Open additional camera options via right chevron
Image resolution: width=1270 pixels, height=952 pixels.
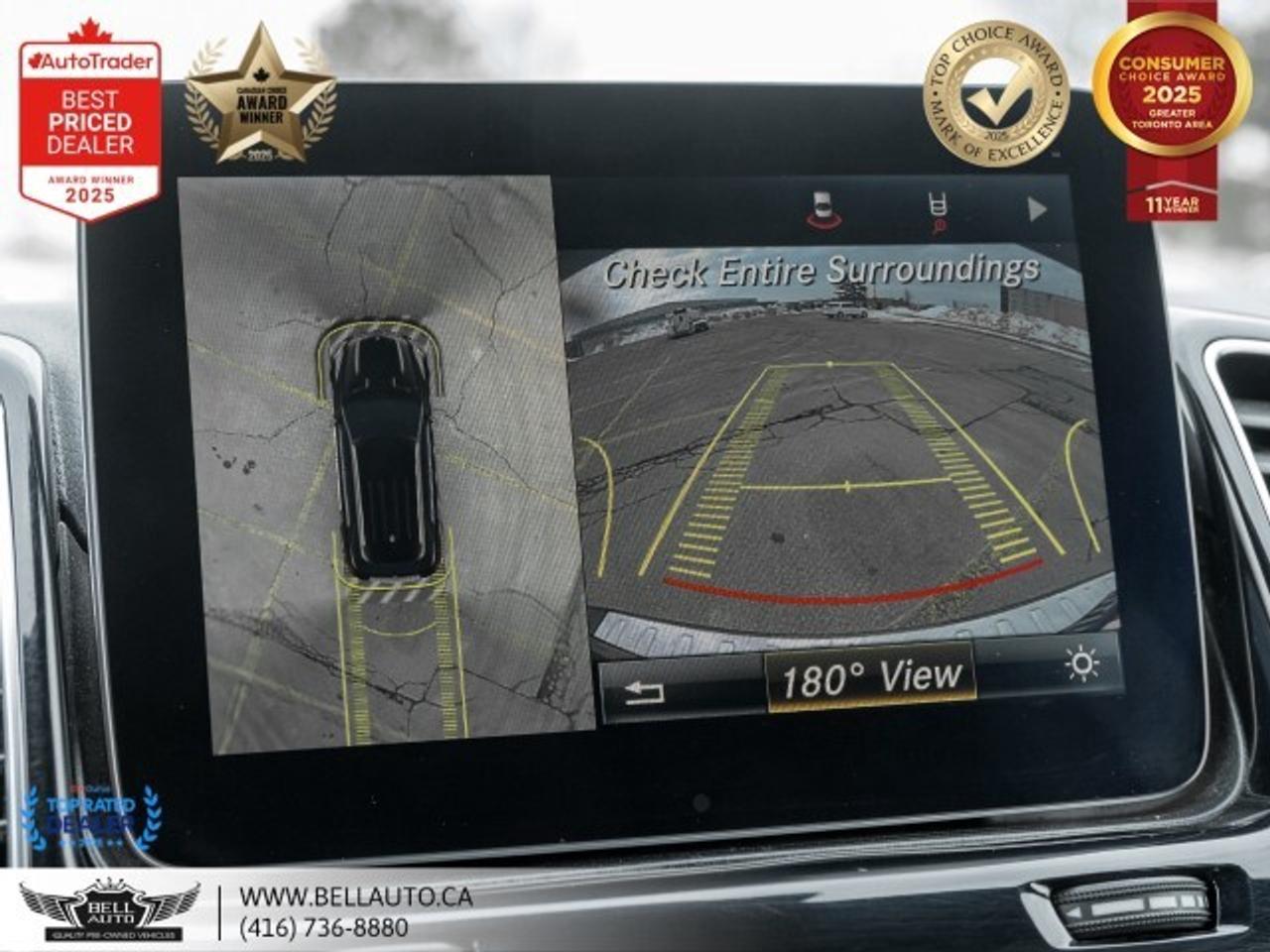(x=1037, y=208)
